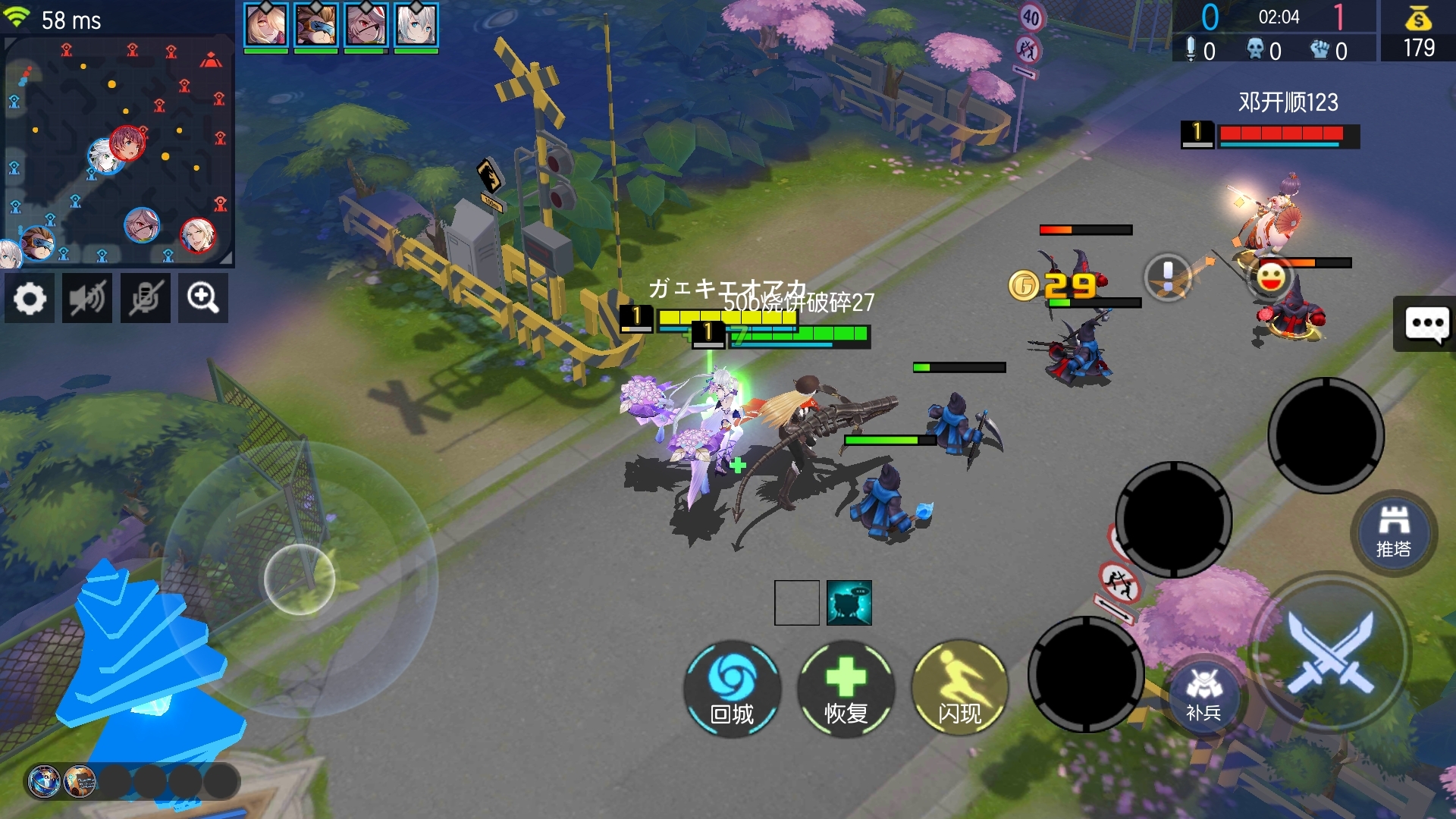Screen dimensions: 1456x819
Task: Tap the crossed swords attack button
Action: tap(1330, 652)
